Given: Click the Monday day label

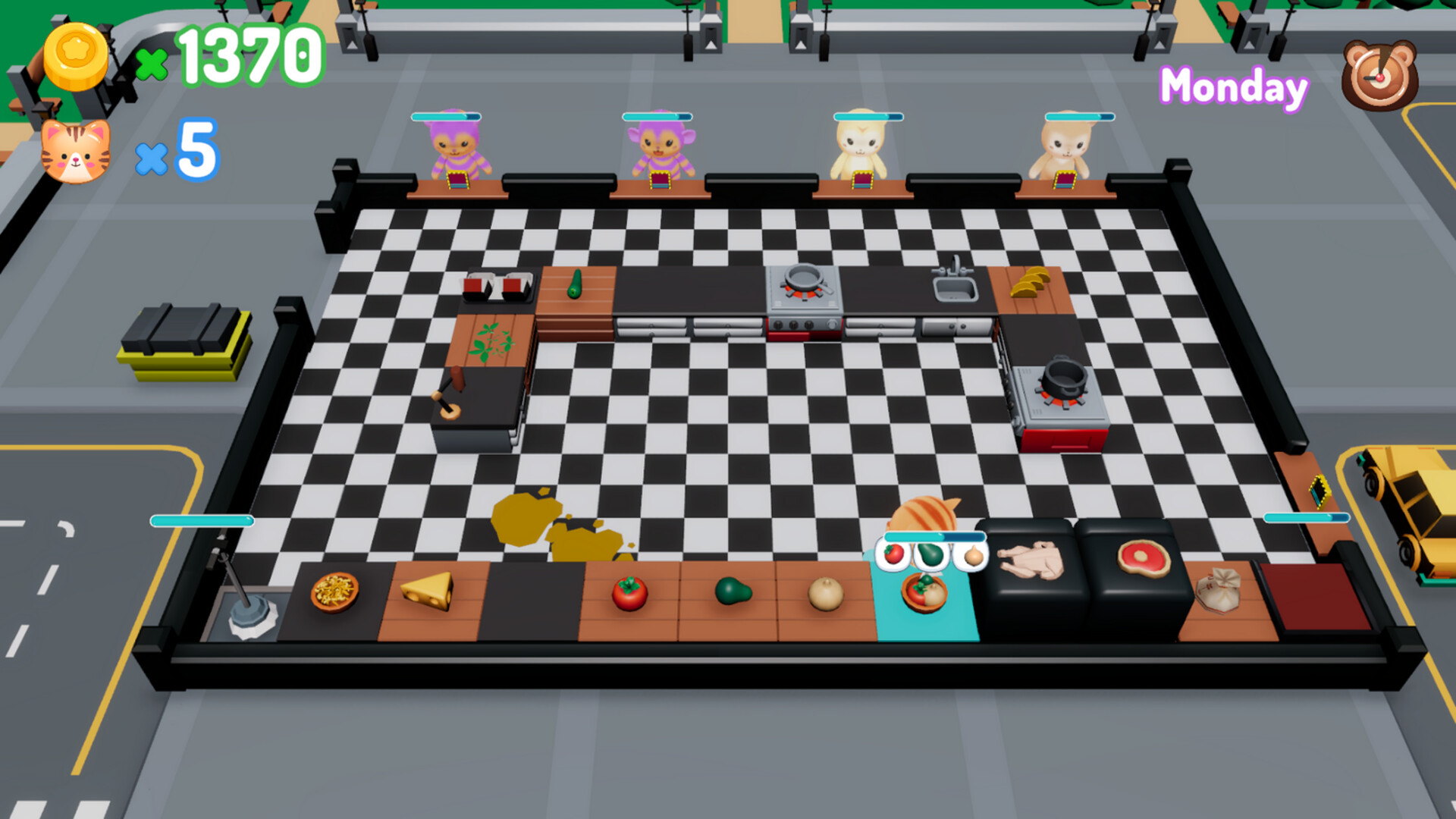Looking at the screenshot, I should click(x=1233, y=87).
